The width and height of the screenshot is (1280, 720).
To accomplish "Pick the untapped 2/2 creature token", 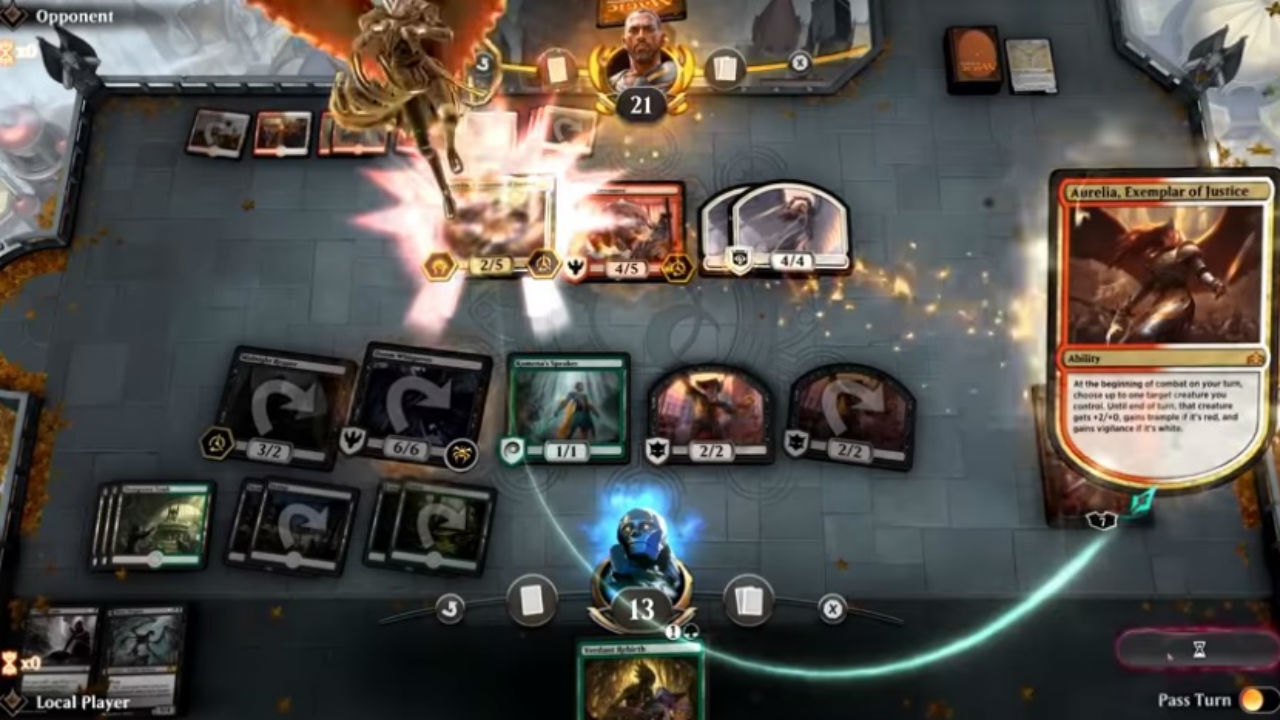I will (x=710, y=410).
